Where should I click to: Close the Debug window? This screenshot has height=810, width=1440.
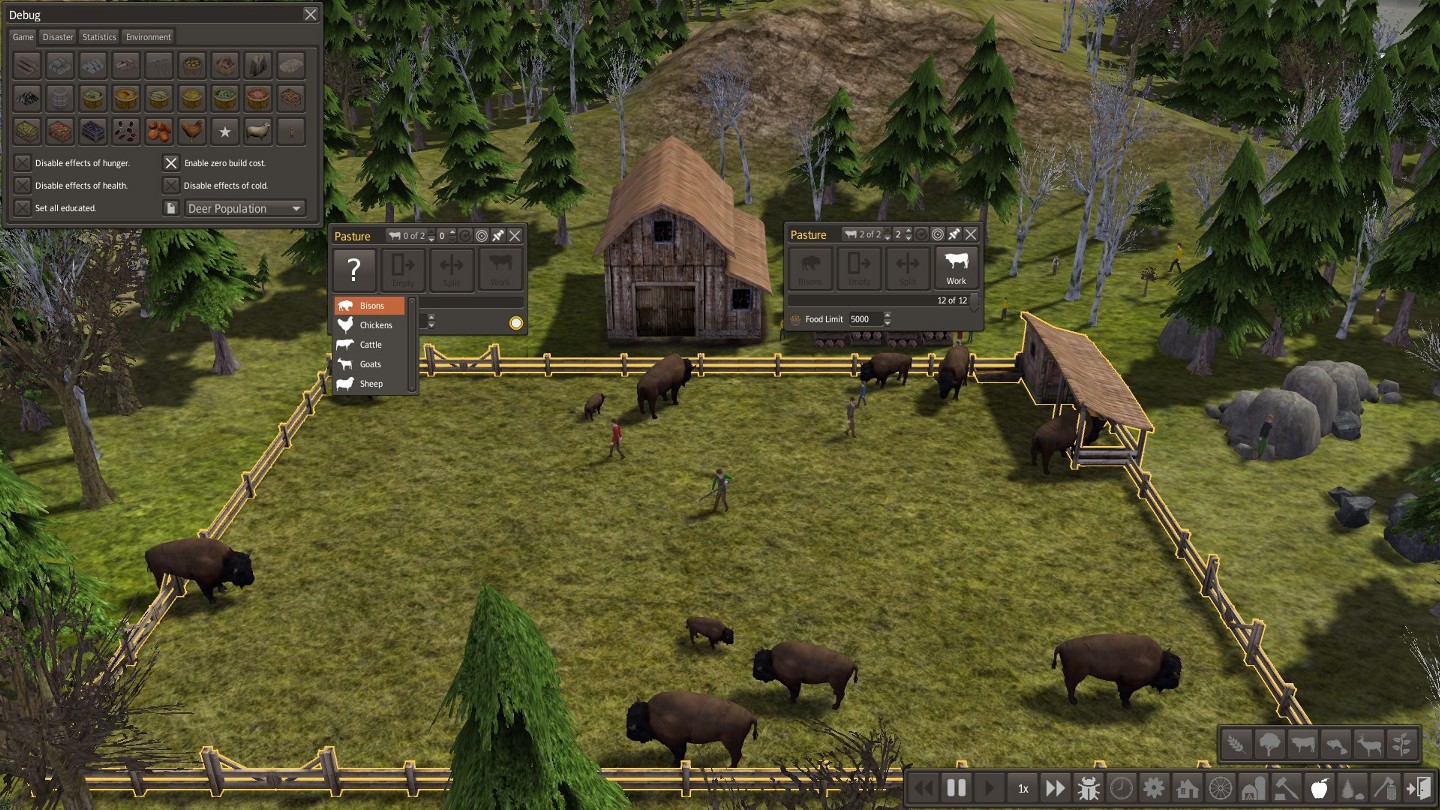(x=310, y=15)
